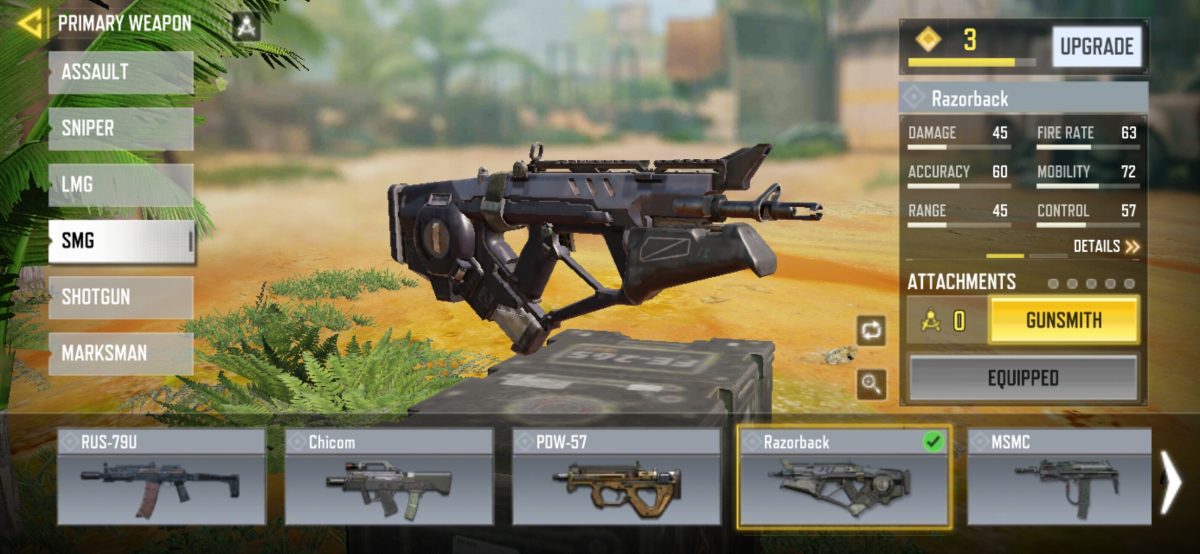This screenshot has height=554, width=1200.
Task: Choose the MSMC weapon card
Action: [1058, 477]
